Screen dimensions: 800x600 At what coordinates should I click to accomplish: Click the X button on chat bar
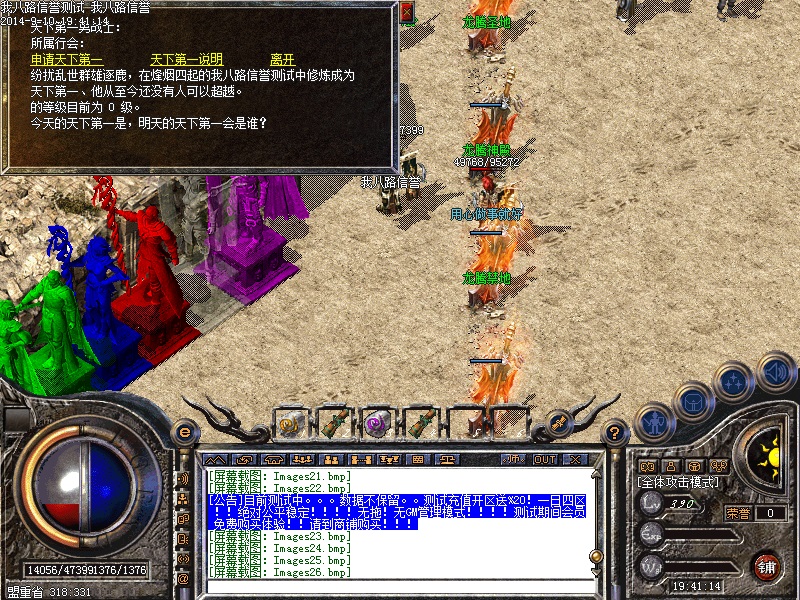tap(575, 459)
